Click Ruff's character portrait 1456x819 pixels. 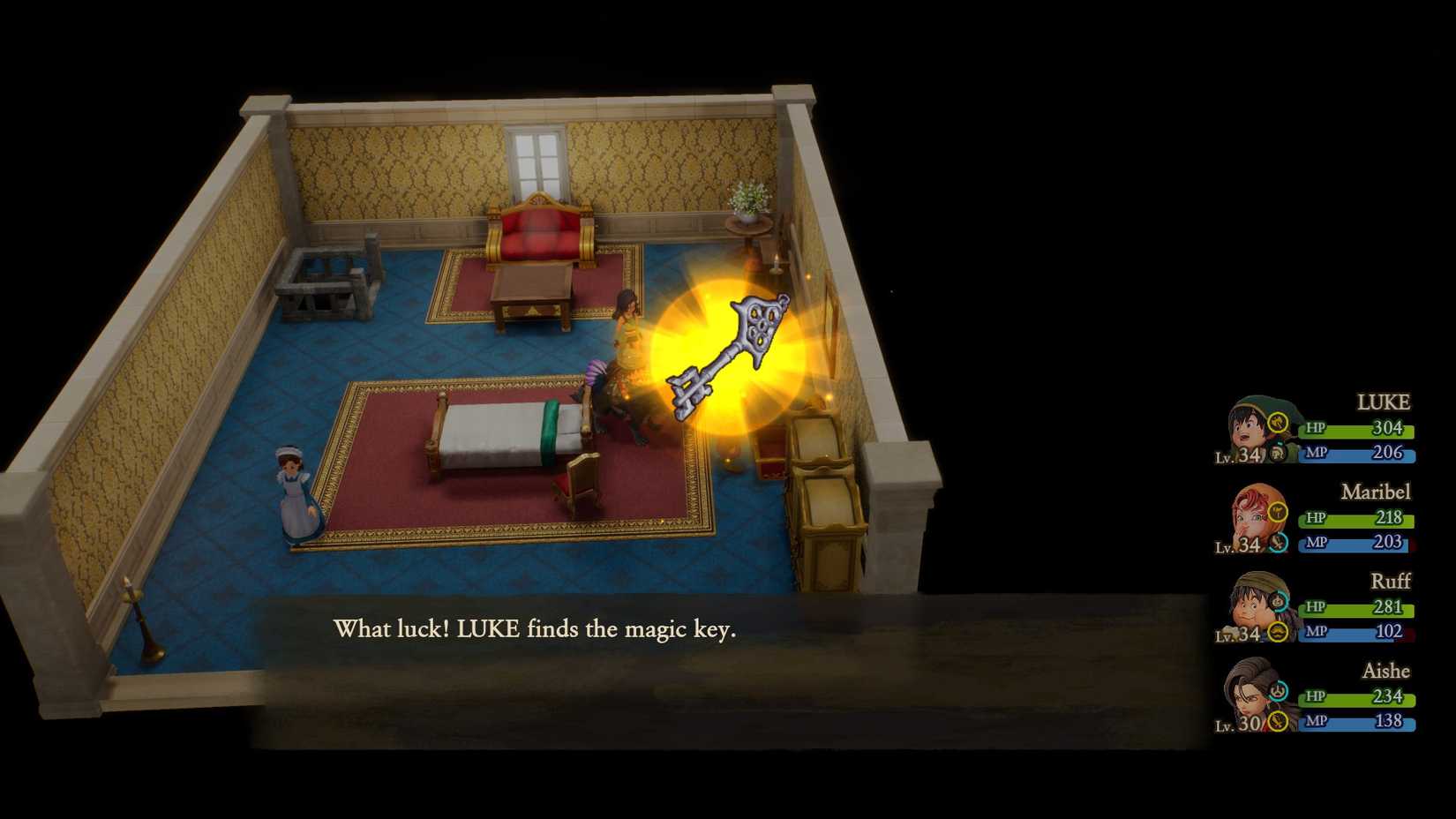tap(1250, 605)
